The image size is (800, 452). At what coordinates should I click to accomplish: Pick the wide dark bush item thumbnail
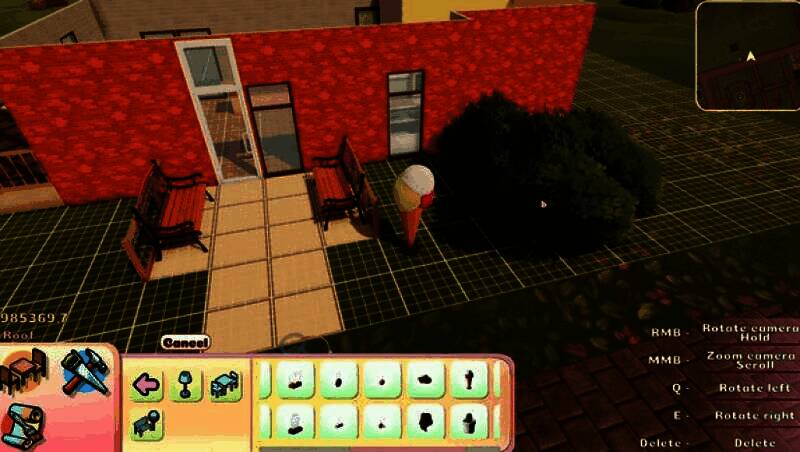425,379
